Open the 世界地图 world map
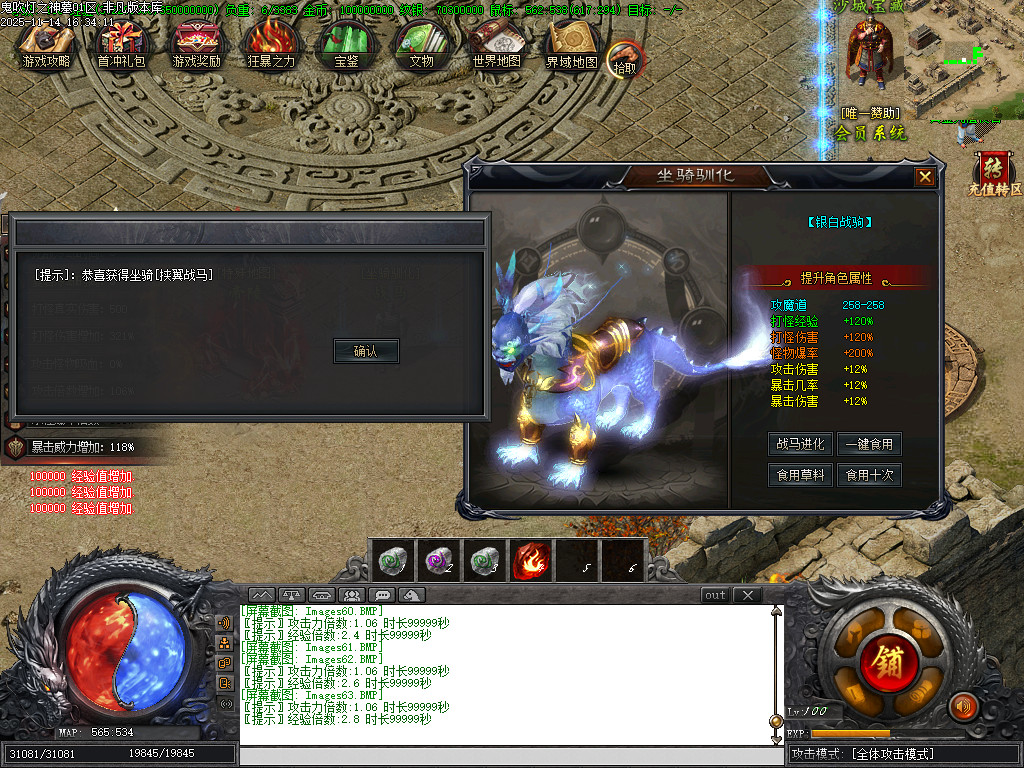This screenshot has width=1024, height=768. click(x=497, y=46)
